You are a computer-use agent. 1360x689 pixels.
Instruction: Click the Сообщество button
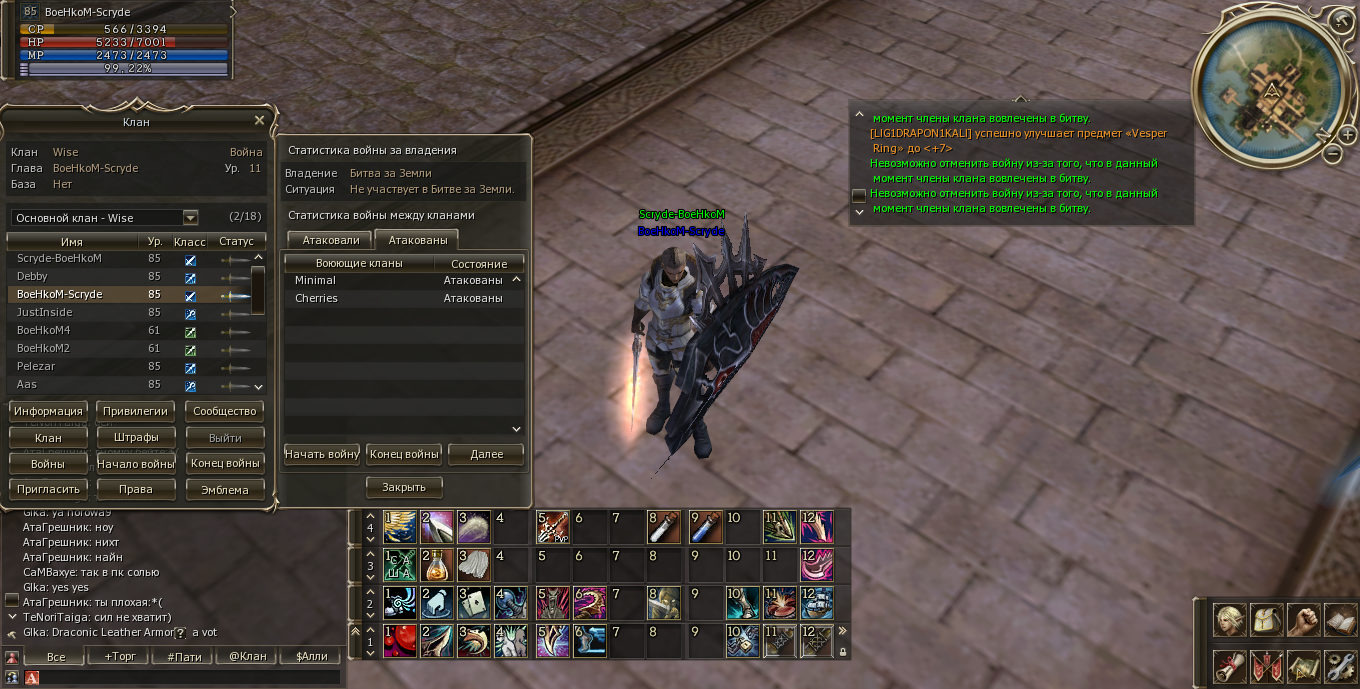[x=225, y=411]
